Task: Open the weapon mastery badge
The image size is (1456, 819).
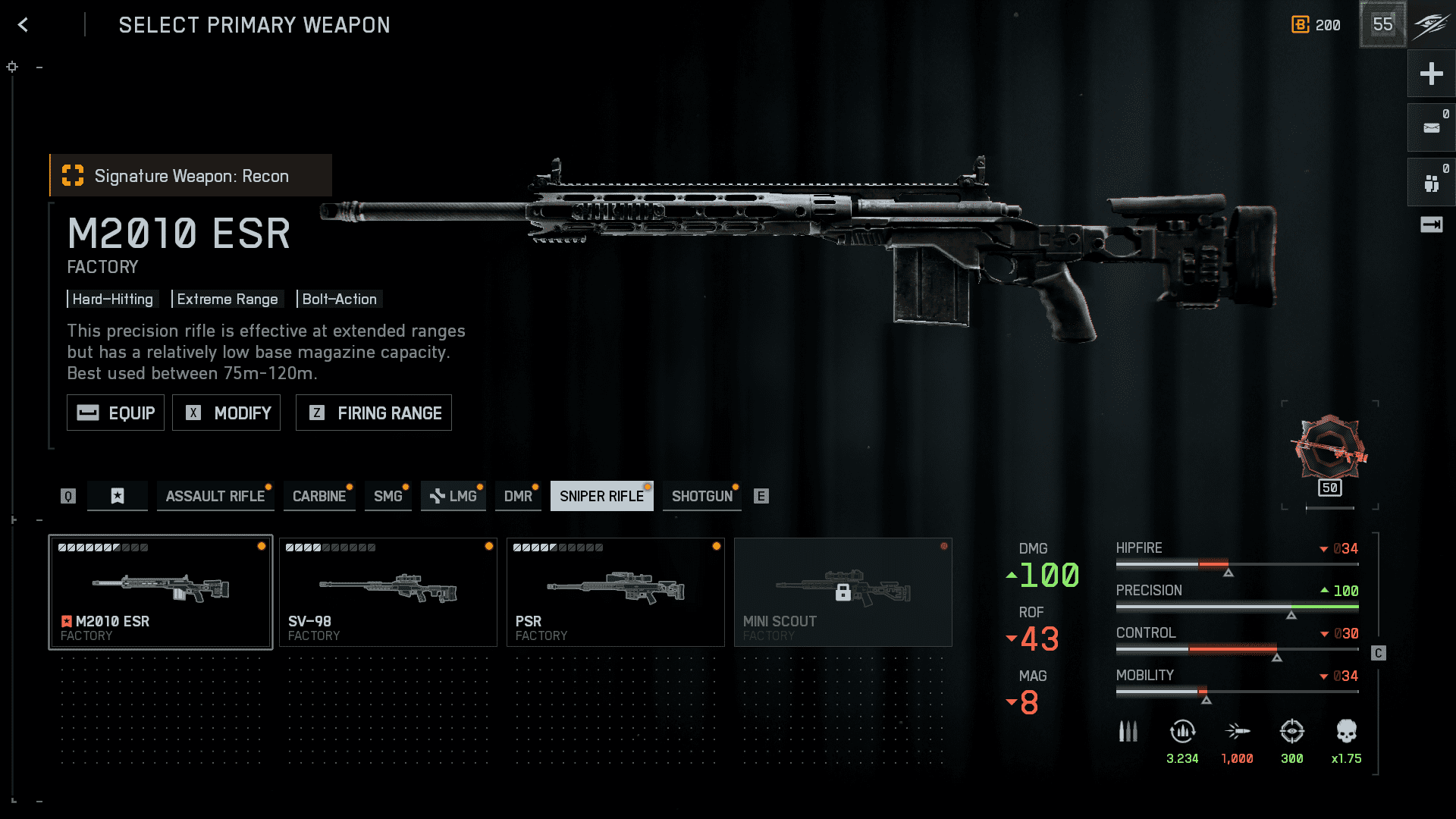Action: (1330, 452)
